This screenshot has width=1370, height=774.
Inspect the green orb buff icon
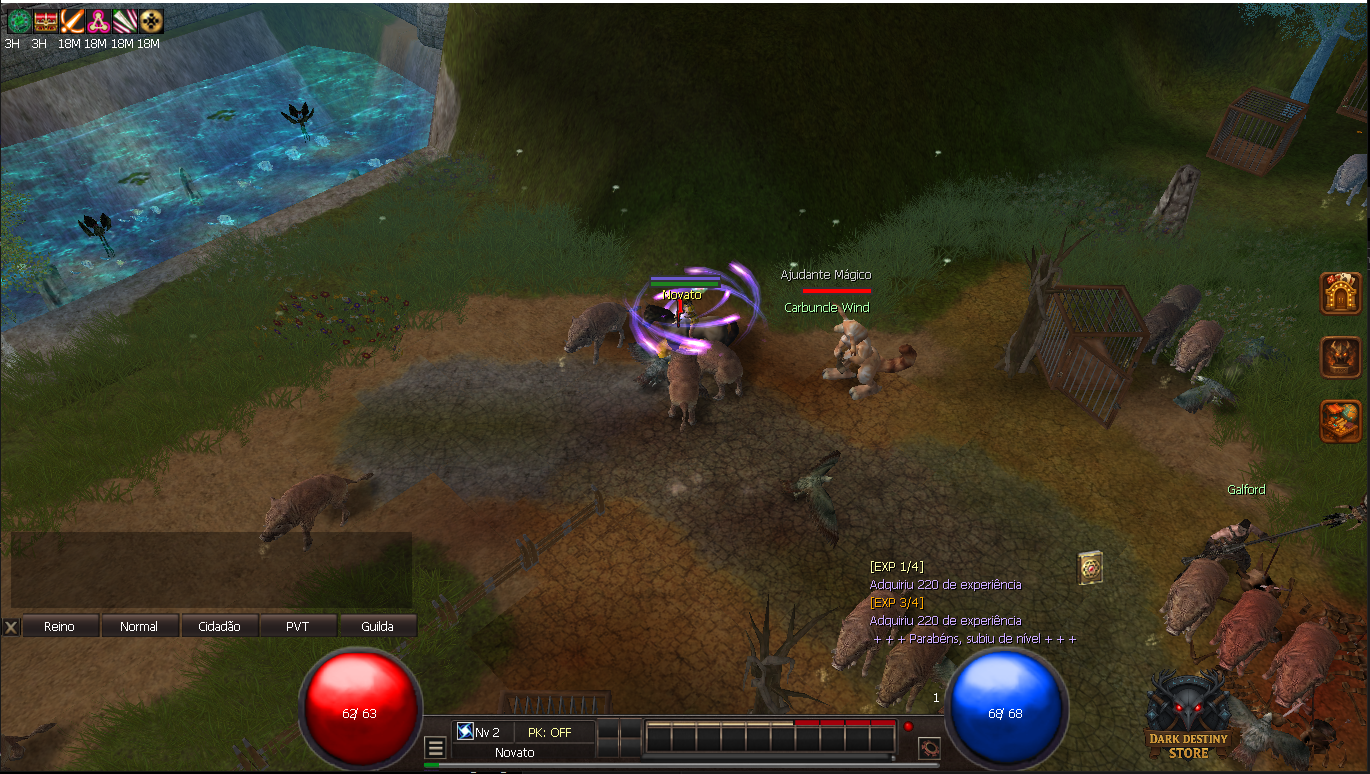click(16, 21)
